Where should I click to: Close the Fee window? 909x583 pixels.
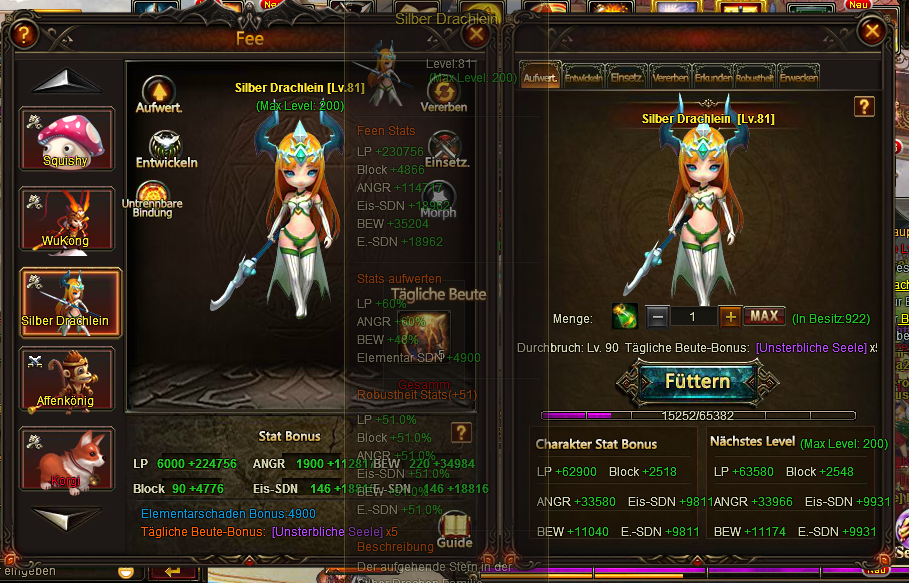477,34
